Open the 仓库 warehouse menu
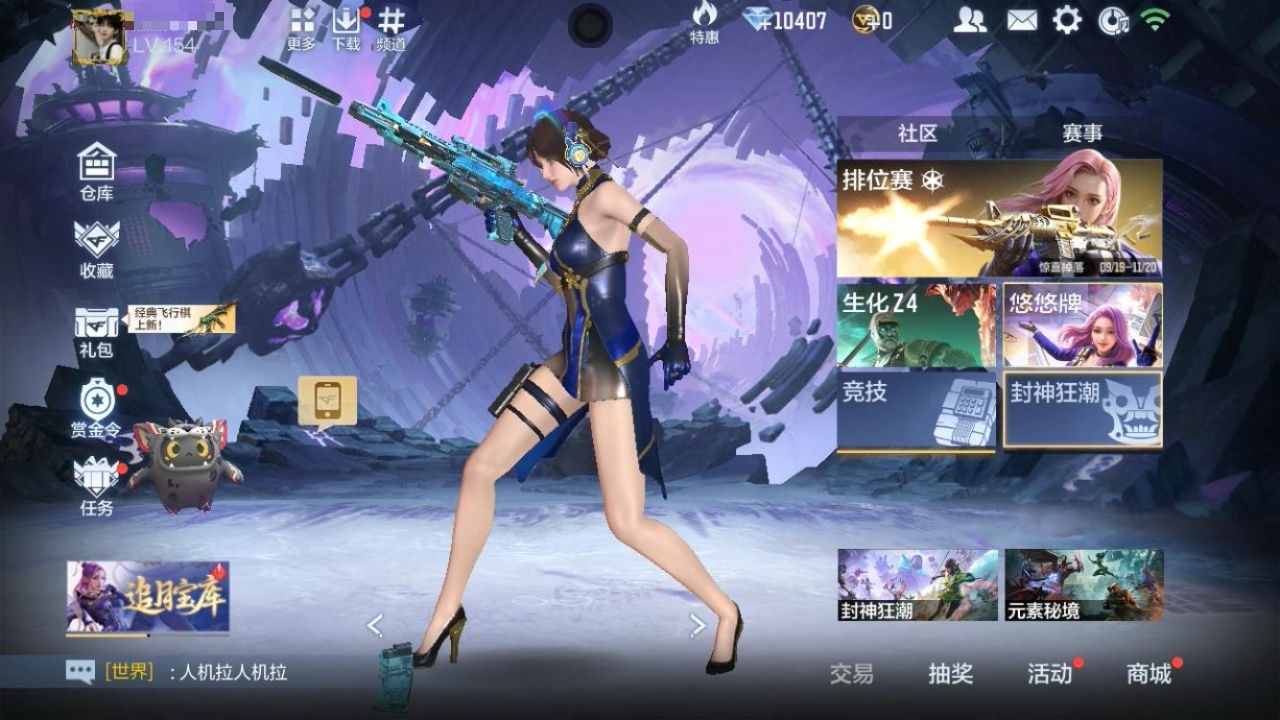Screen dimensions: 1280x720 point(97,170)
